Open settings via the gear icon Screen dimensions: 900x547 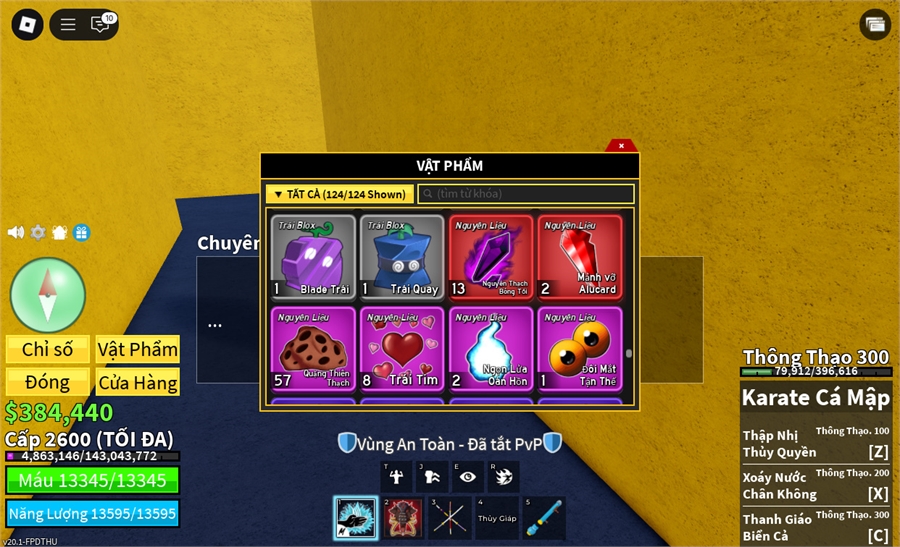(x=38, y=232)
